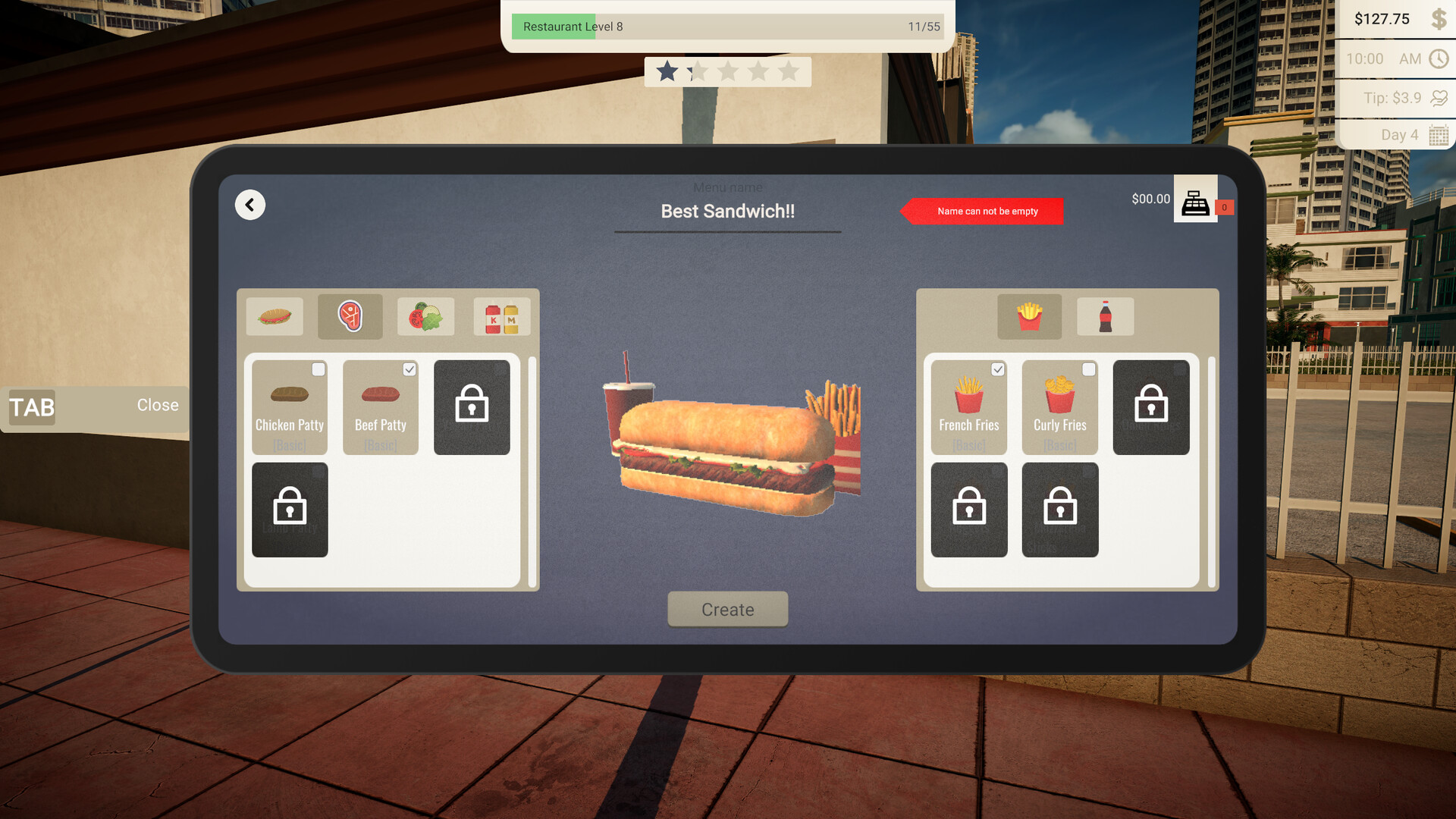Click the locked Lamb Patty slot
Image resolution: width=1456 pixels, height=819 pixels.
[290, 510]
